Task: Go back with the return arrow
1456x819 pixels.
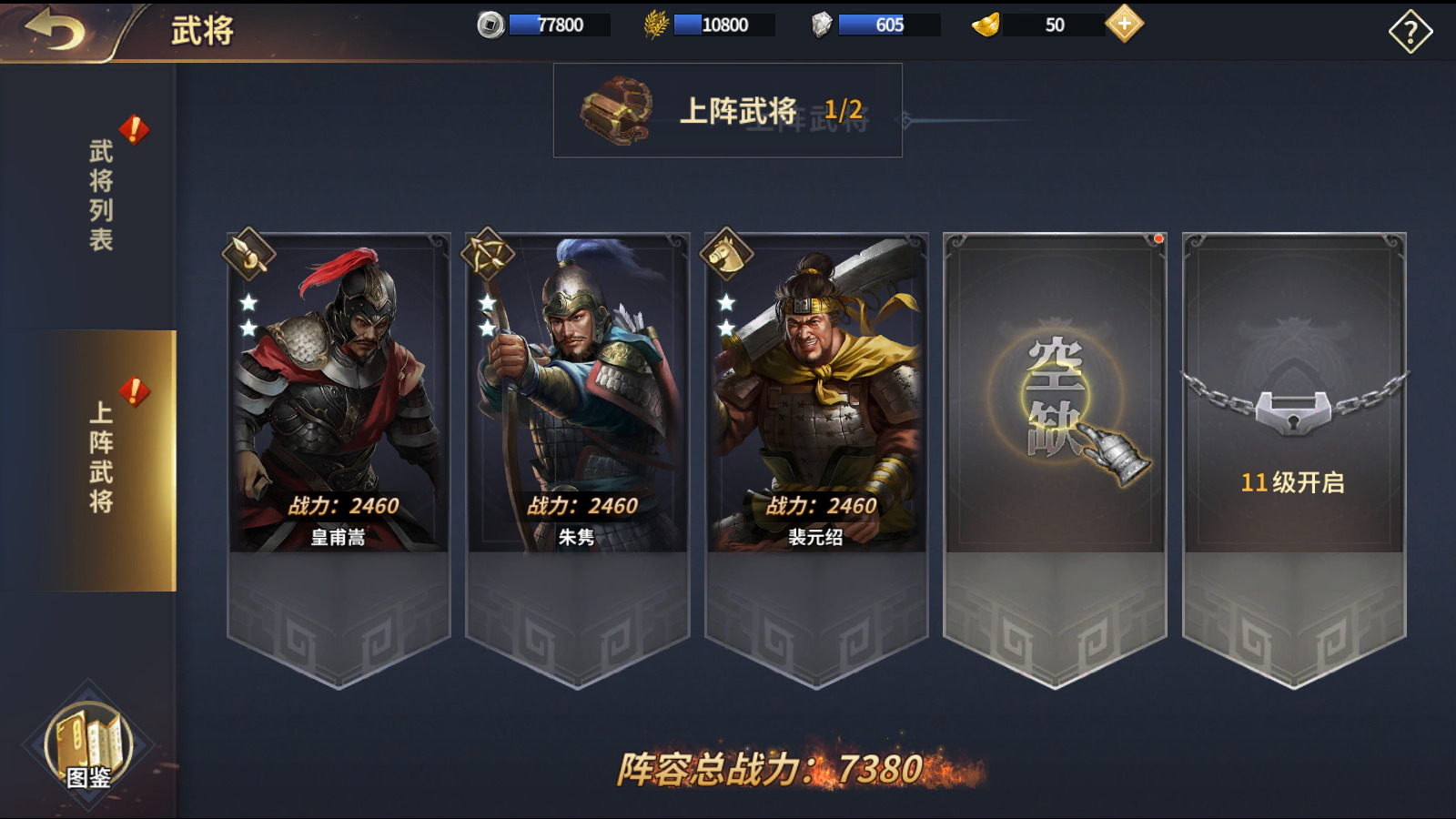Action: click(x=56, y=30)
